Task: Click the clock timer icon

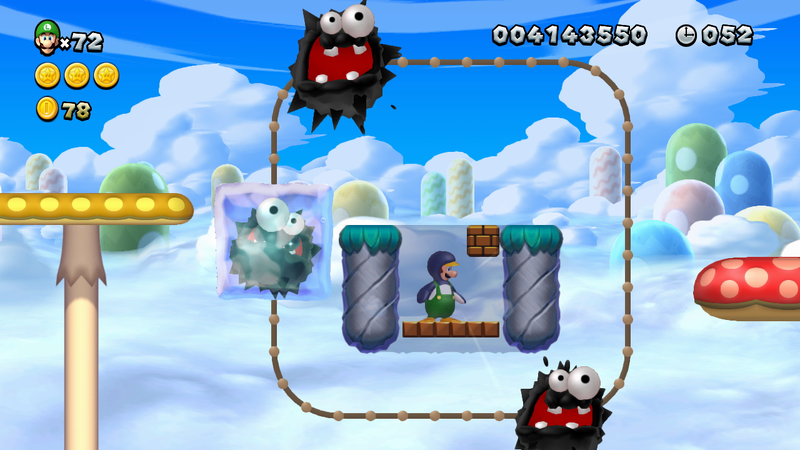Action: pos(686,35)
